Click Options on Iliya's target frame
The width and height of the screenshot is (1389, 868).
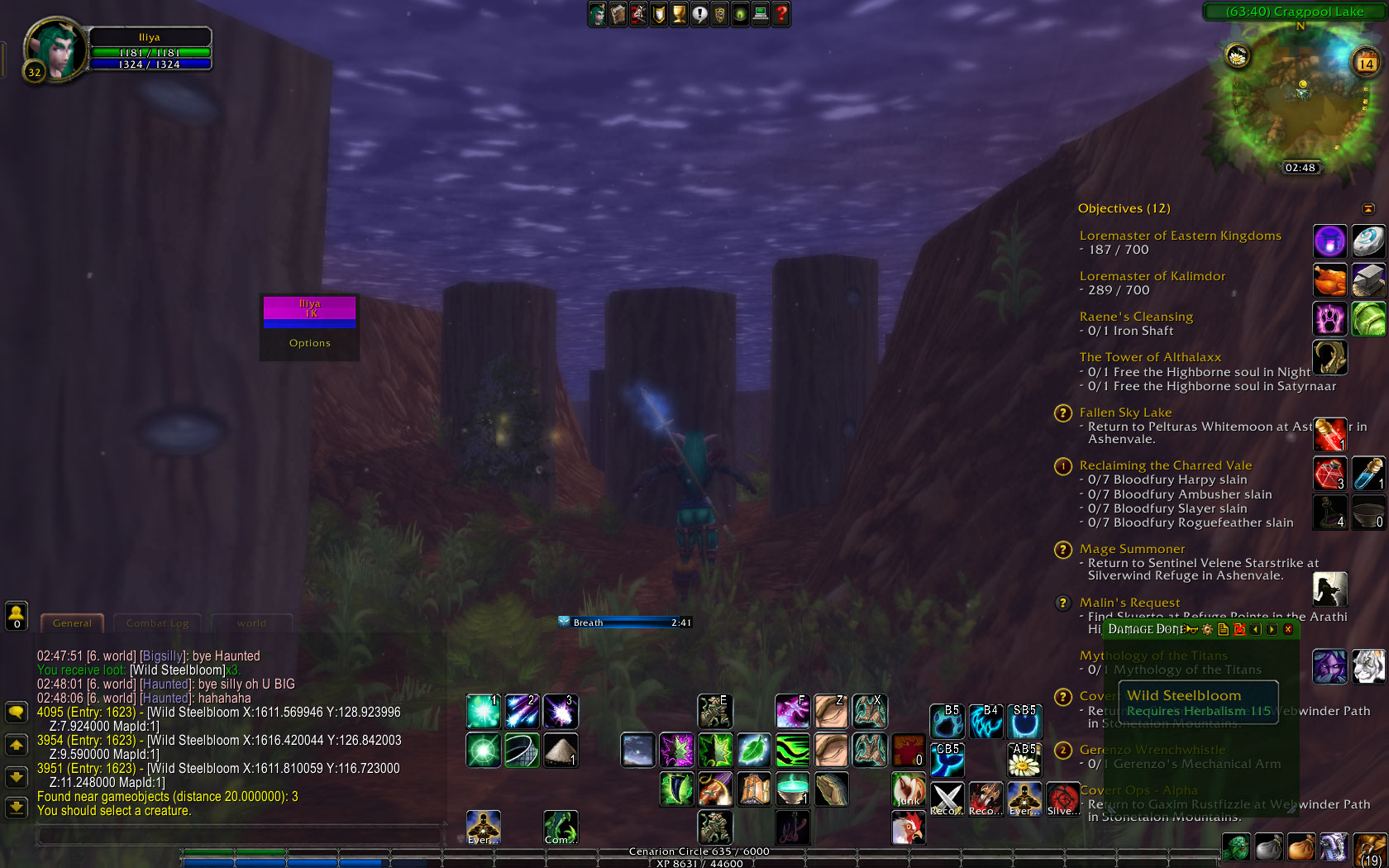click(309, 342)
